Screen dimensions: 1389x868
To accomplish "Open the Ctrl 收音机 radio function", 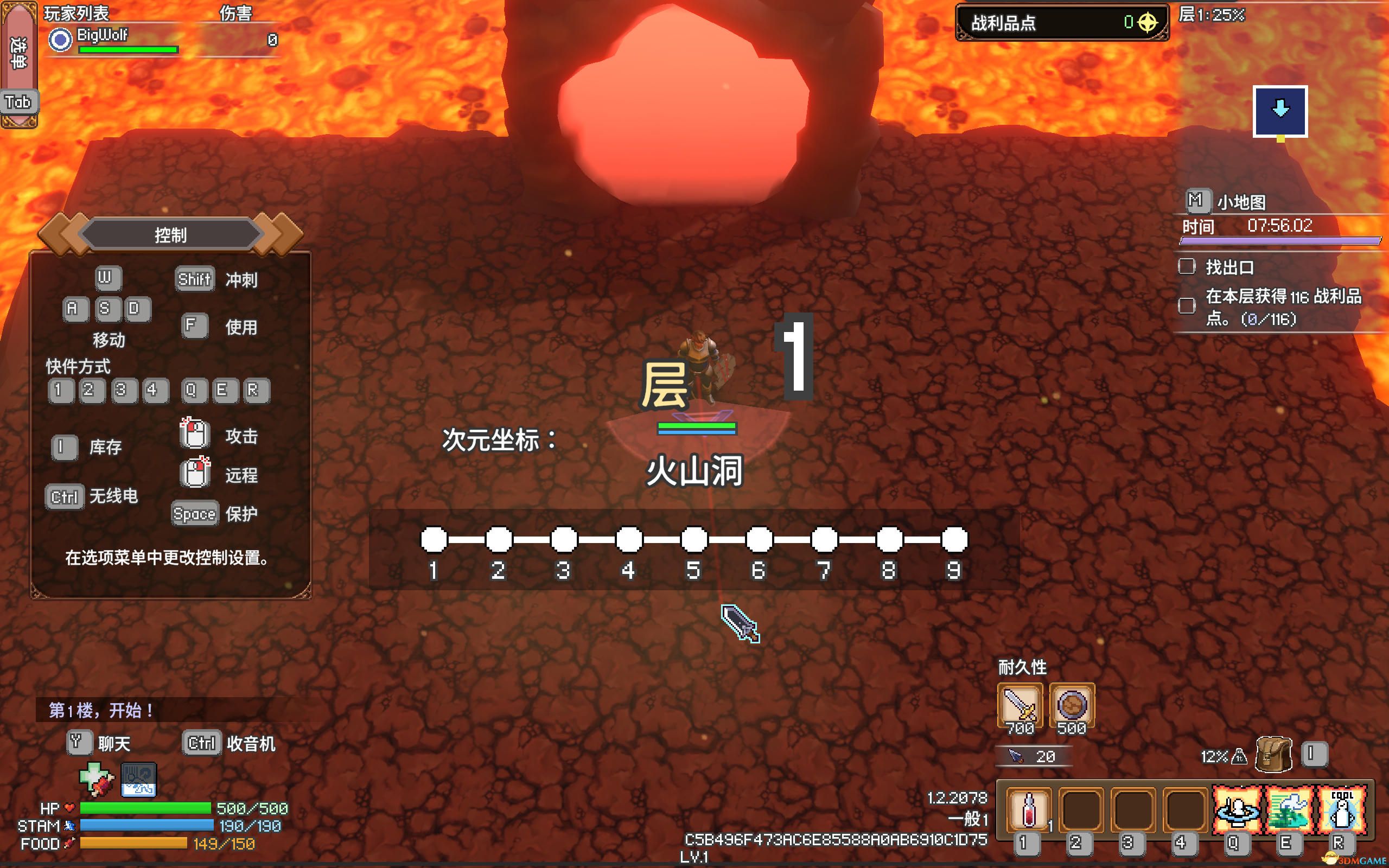I will [x=201, y=742].
